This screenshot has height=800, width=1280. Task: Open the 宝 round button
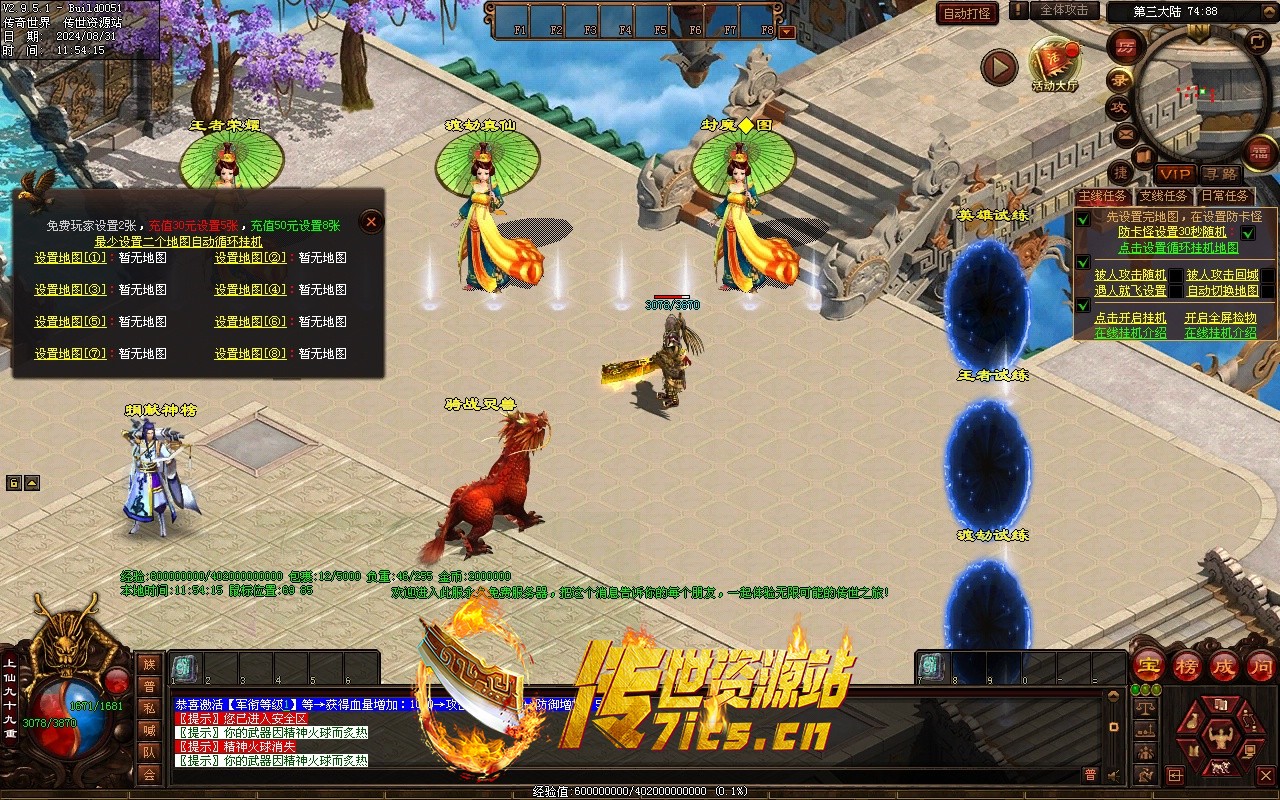[1147, 666]
